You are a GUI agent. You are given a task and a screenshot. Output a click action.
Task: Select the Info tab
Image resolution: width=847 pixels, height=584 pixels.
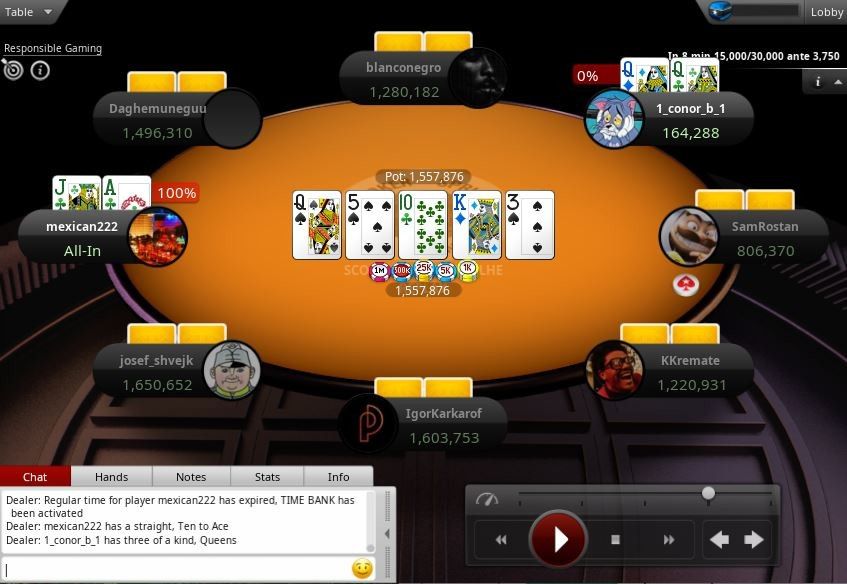[338, 477]
